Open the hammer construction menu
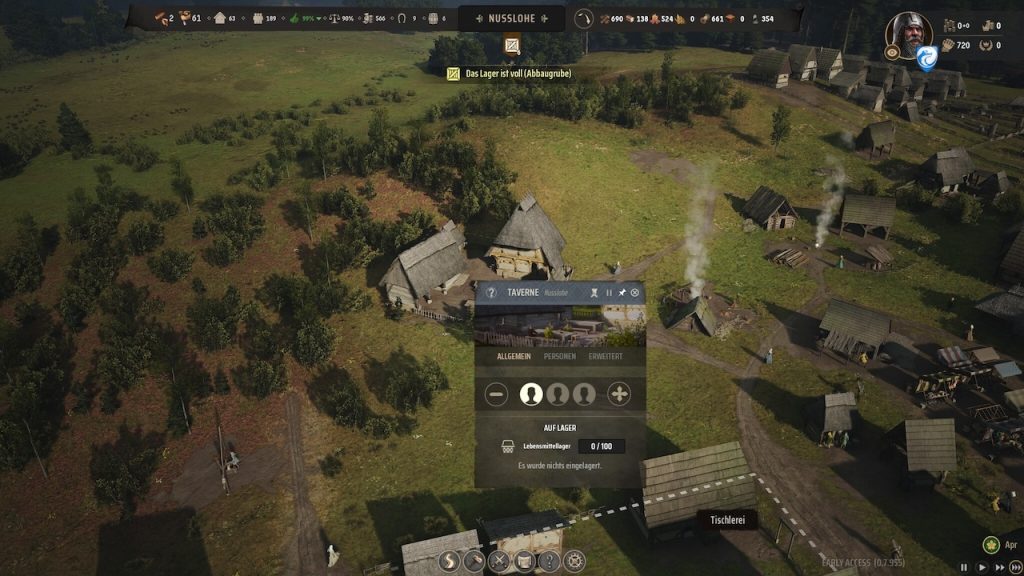Image resolution: width=1024 pixels, height=576 pixels. [x=474, y=561]
